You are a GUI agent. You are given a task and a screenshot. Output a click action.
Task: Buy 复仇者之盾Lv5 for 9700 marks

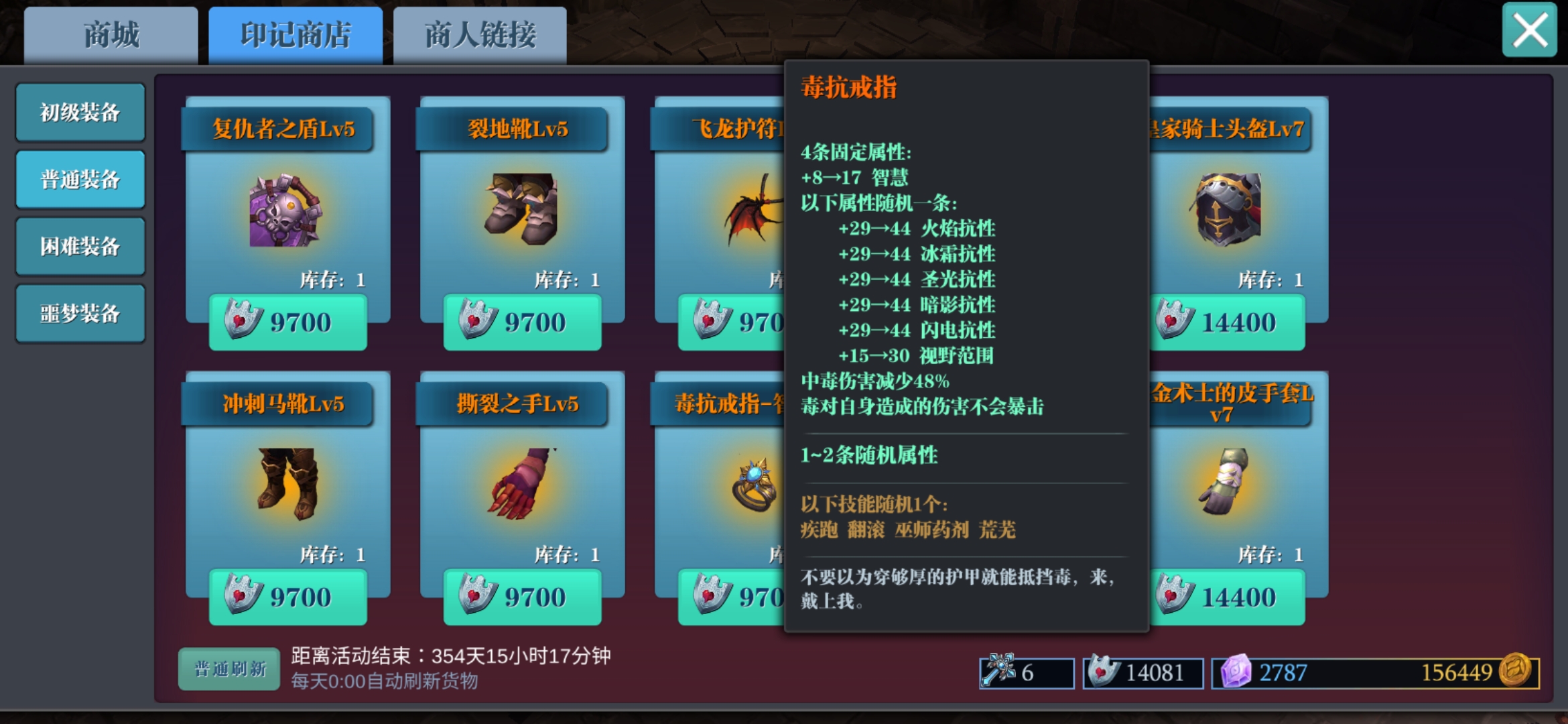pyautogui.click(x=288, y=322)
